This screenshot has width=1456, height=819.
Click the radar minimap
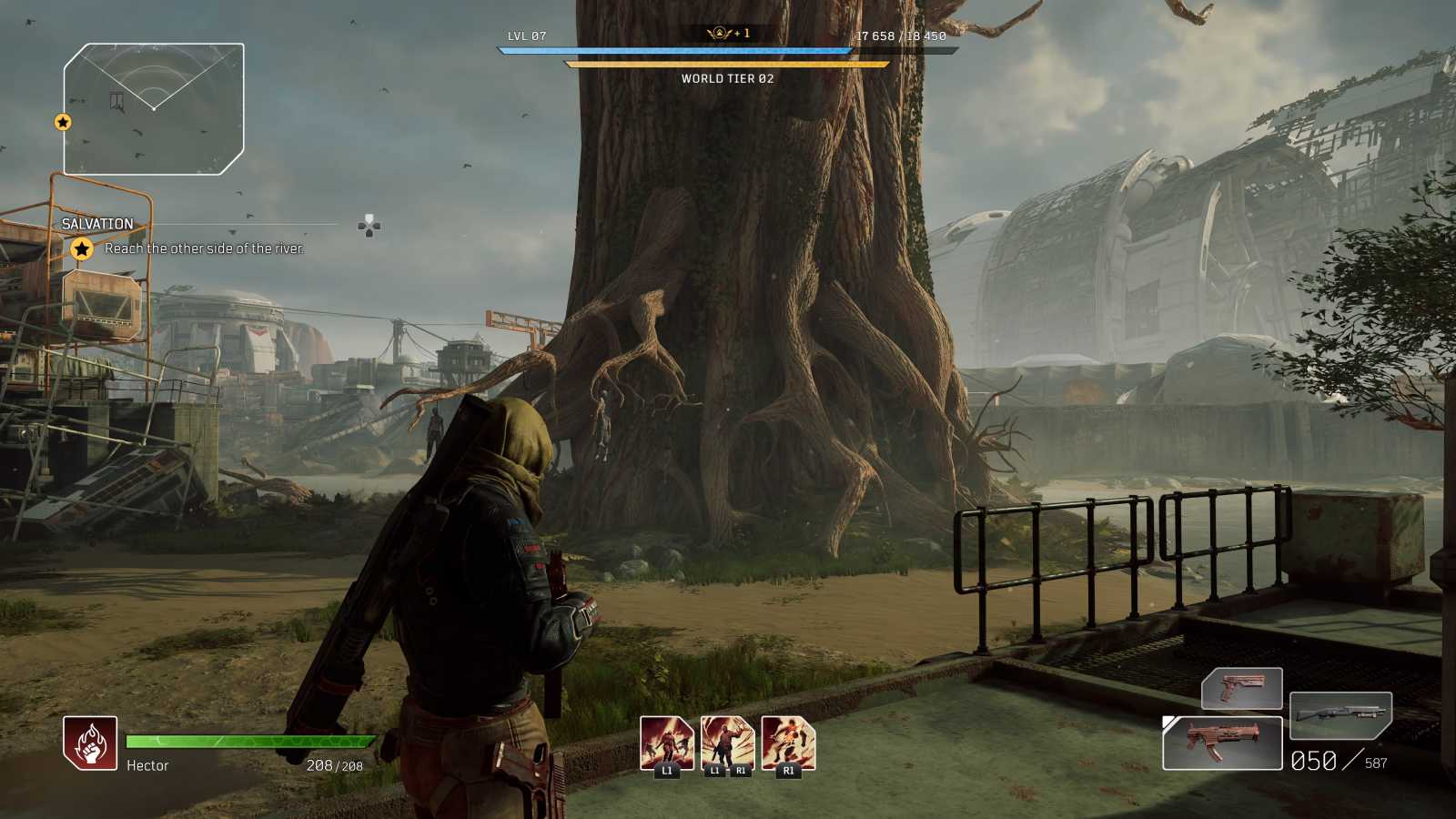point(154,108)
